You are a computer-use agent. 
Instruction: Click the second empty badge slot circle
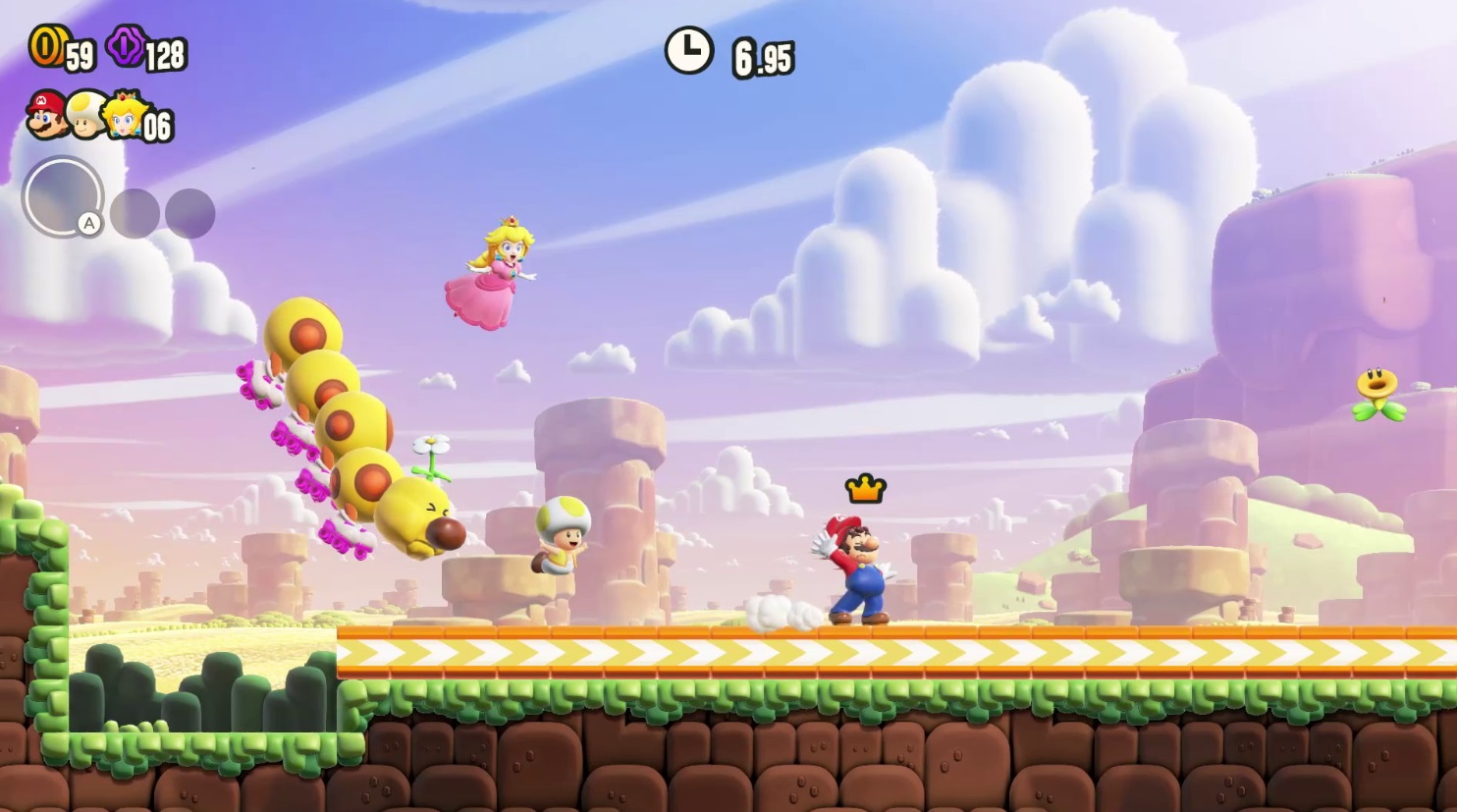[189, 211]
